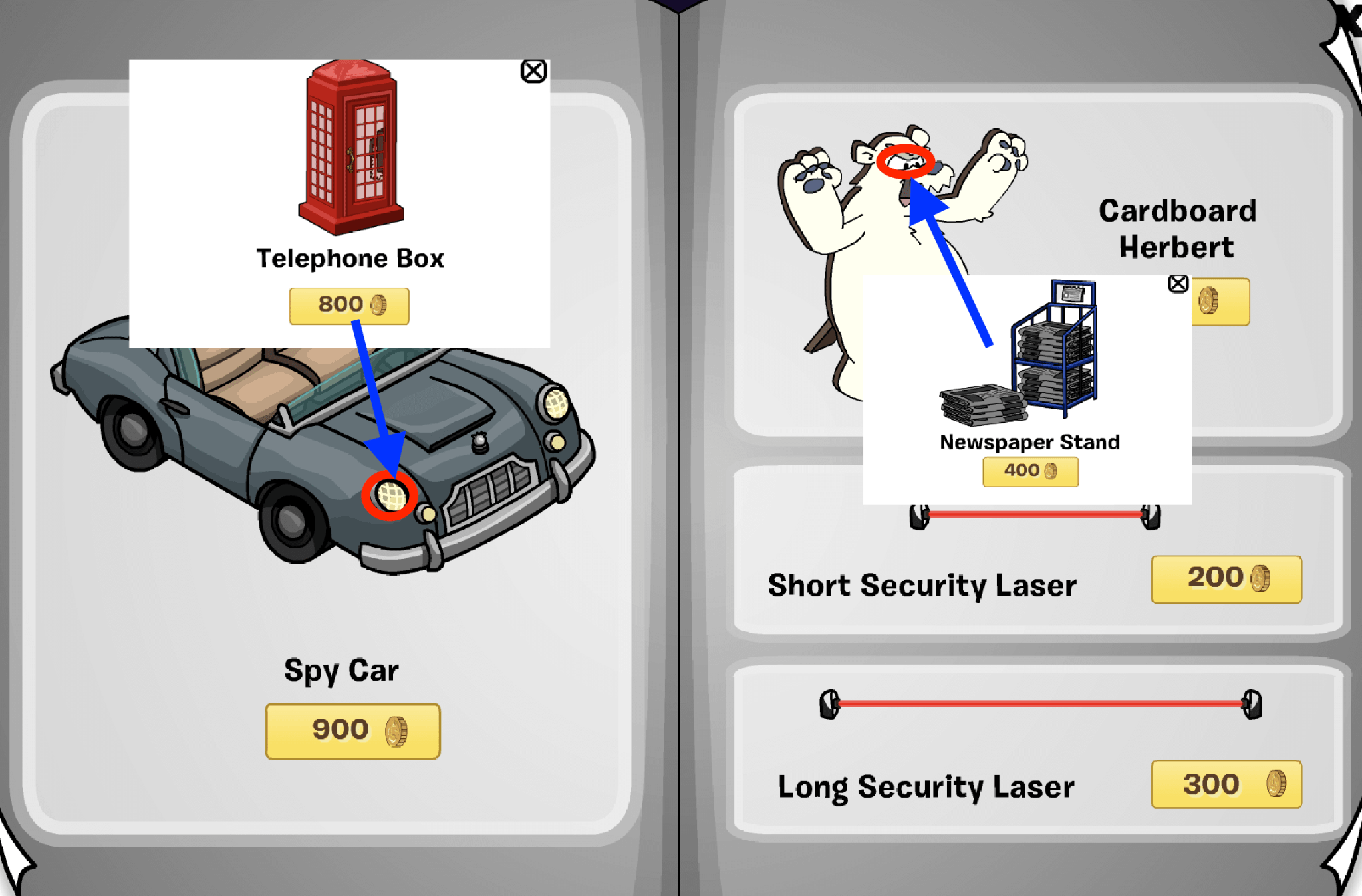1362x896 pixels.
Task: Close the Newspaper Stand popup
Action: [x=1177, y=284]
